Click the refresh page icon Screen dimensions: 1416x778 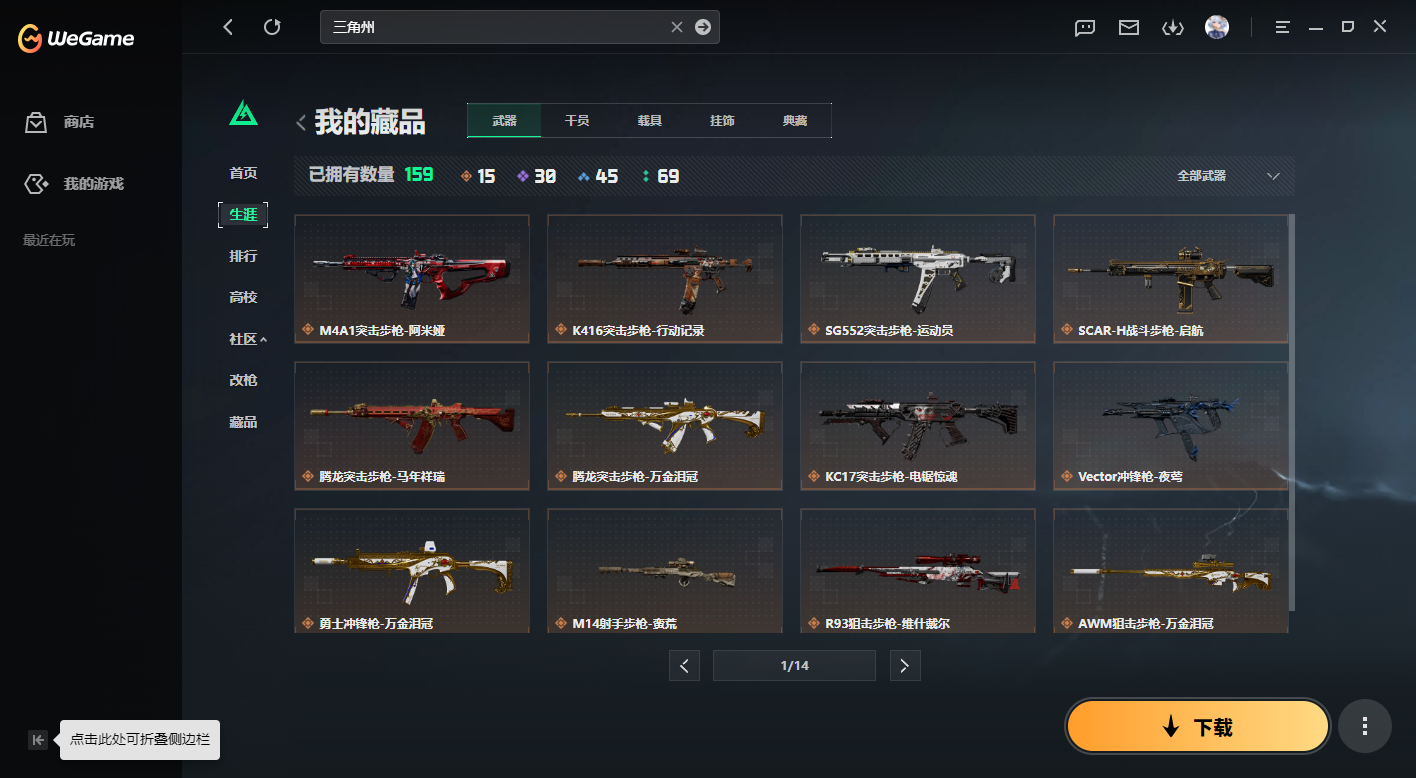[x=272, y=27]
